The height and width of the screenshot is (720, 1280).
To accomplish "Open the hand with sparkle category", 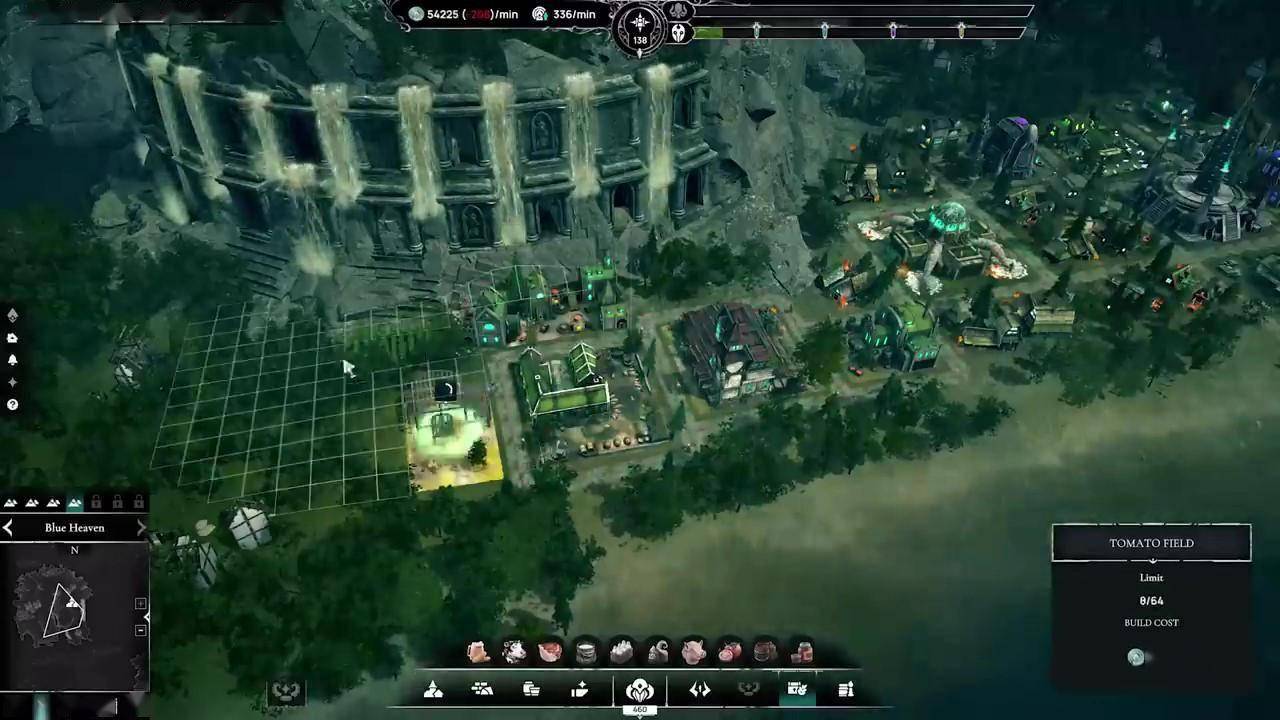I will [580, 689].
